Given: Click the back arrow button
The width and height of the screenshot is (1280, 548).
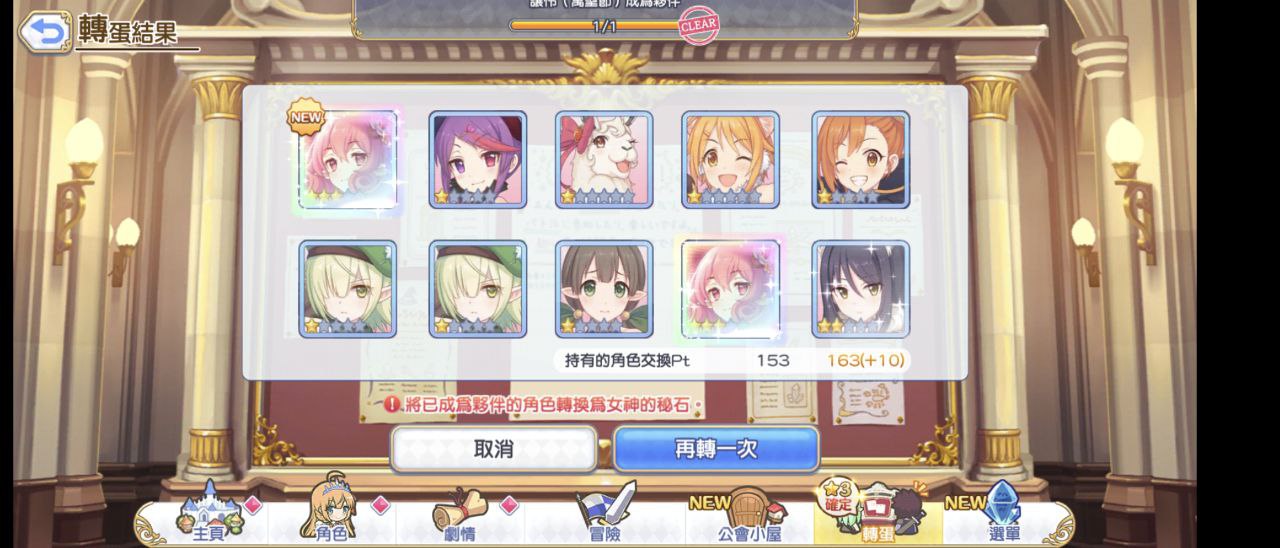Looking at the screenshot, I should click(43, 32).
